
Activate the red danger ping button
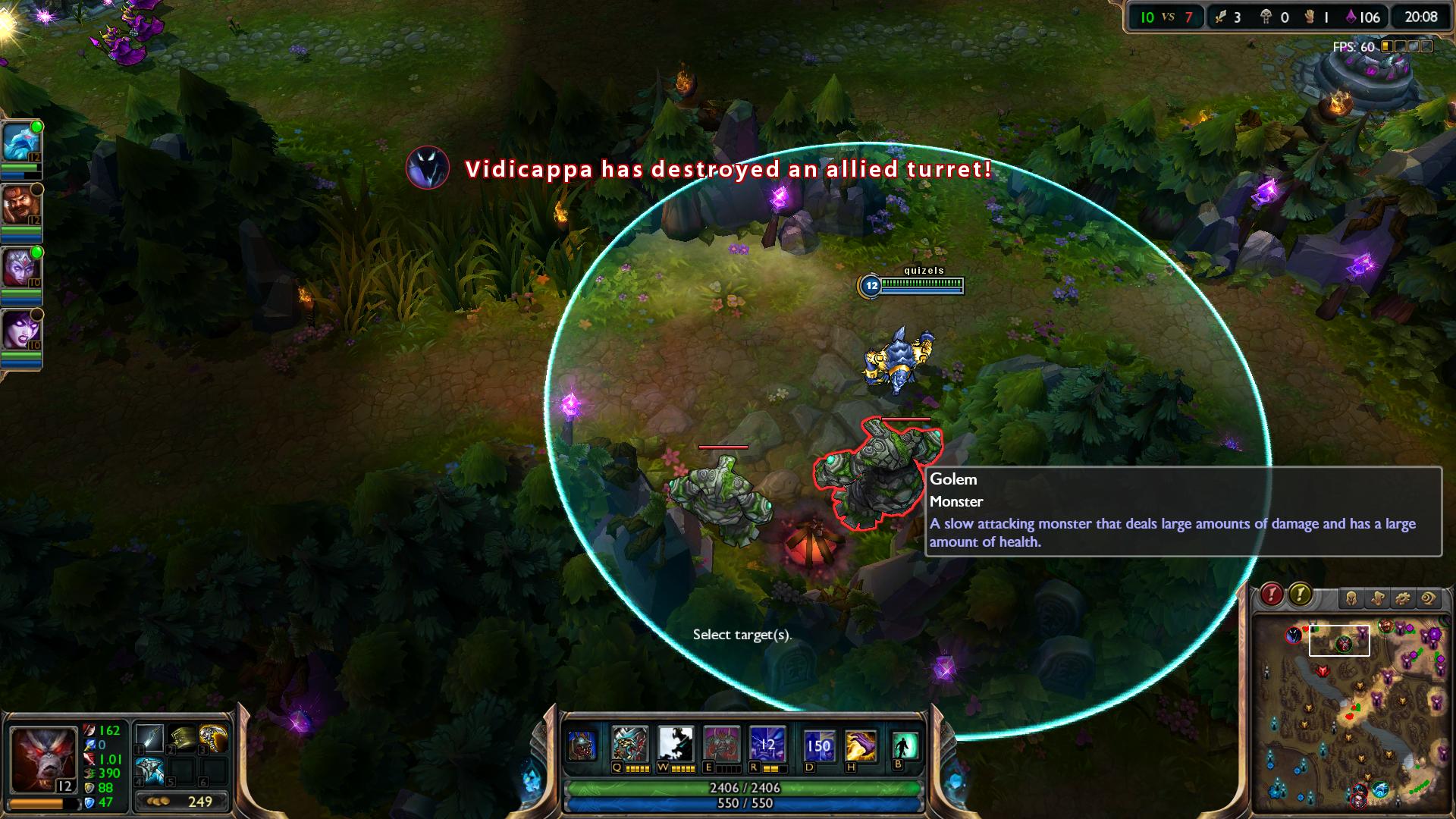tap(1272, 595)
